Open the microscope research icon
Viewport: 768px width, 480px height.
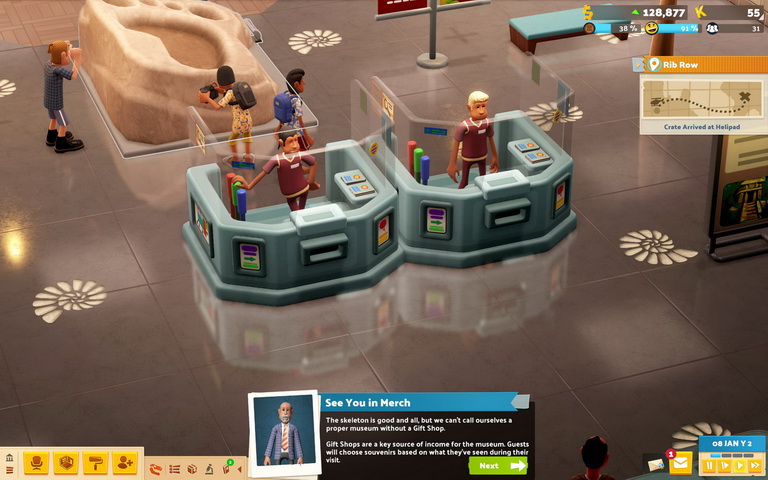[209, 468]
